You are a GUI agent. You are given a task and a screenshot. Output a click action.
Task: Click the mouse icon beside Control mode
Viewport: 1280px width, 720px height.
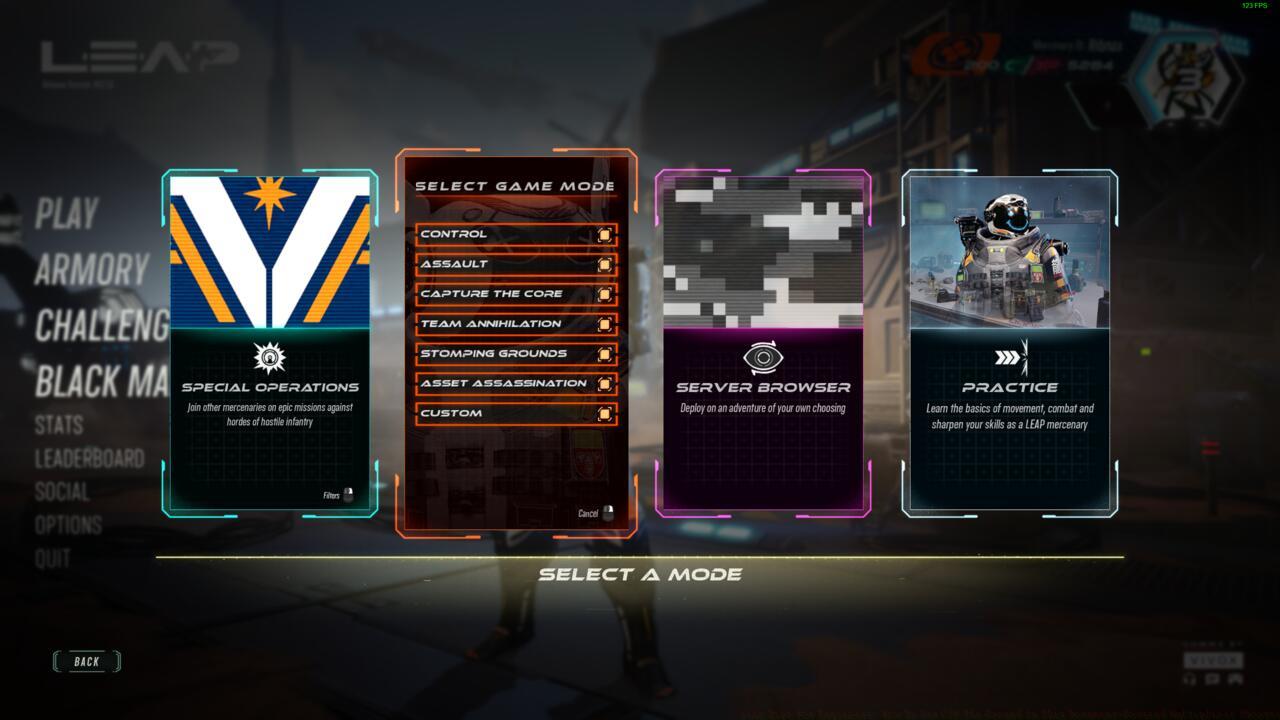tap(607, 232)
